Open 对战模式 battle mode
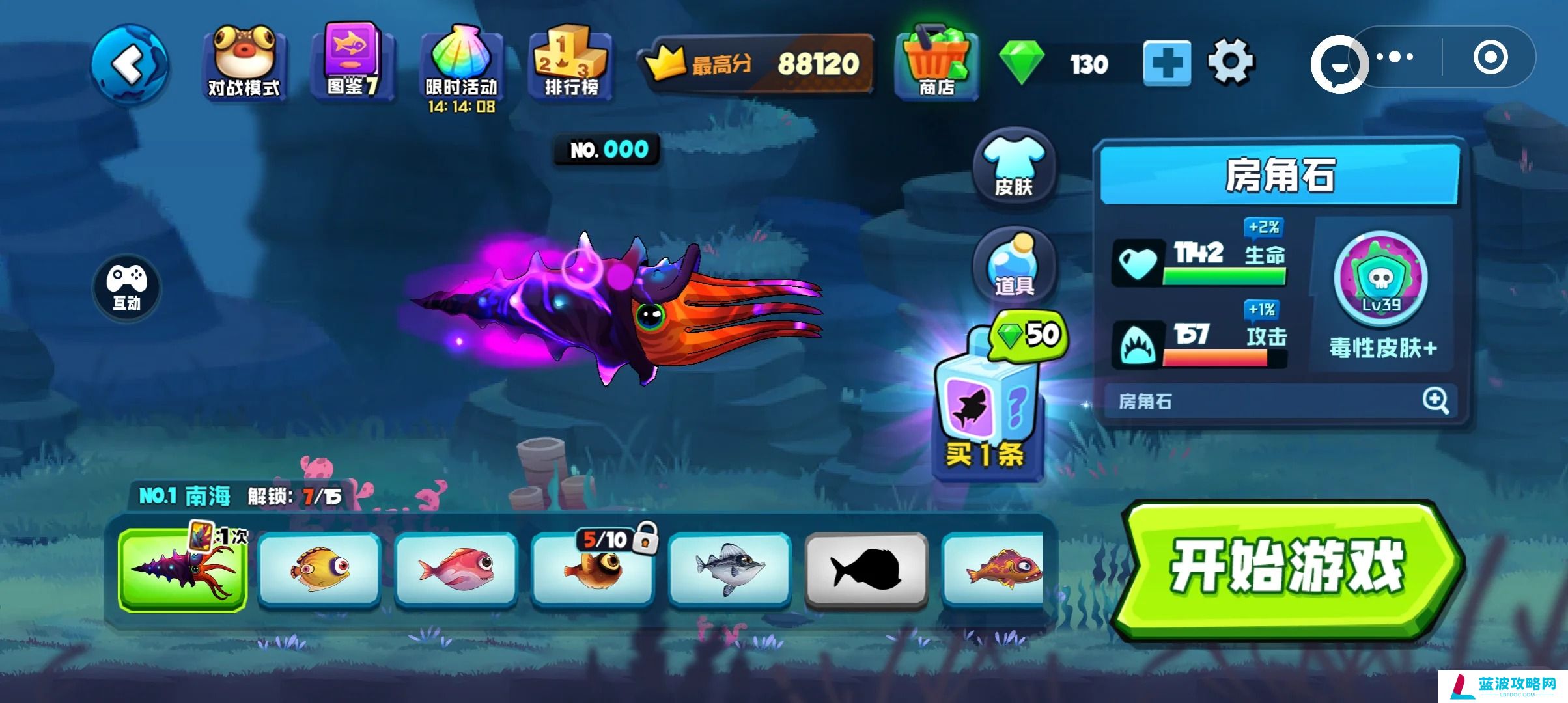This screenshot has width=1568, height=703. click(x=244, y=63)
